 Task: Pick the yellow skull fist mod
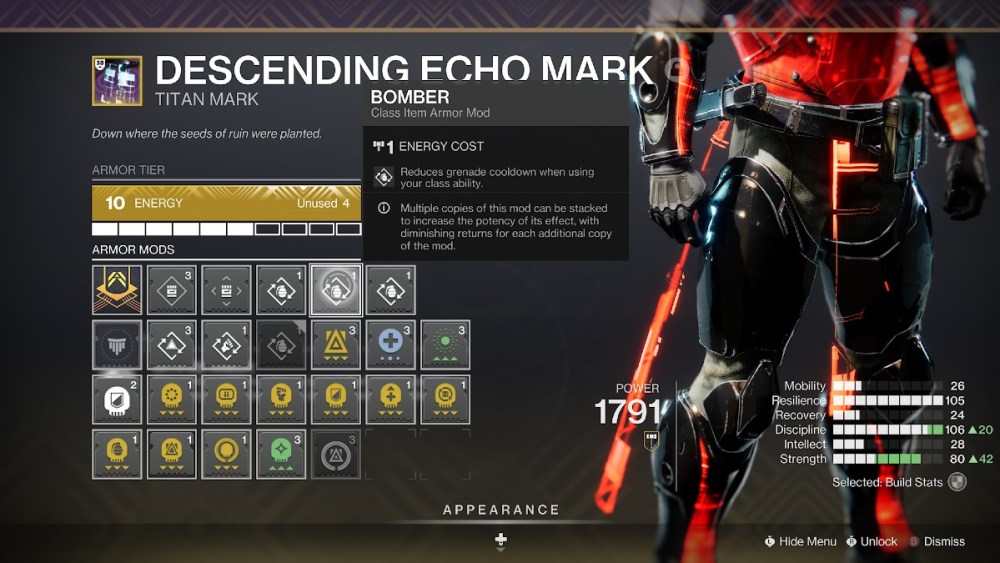tap(281, 399)
